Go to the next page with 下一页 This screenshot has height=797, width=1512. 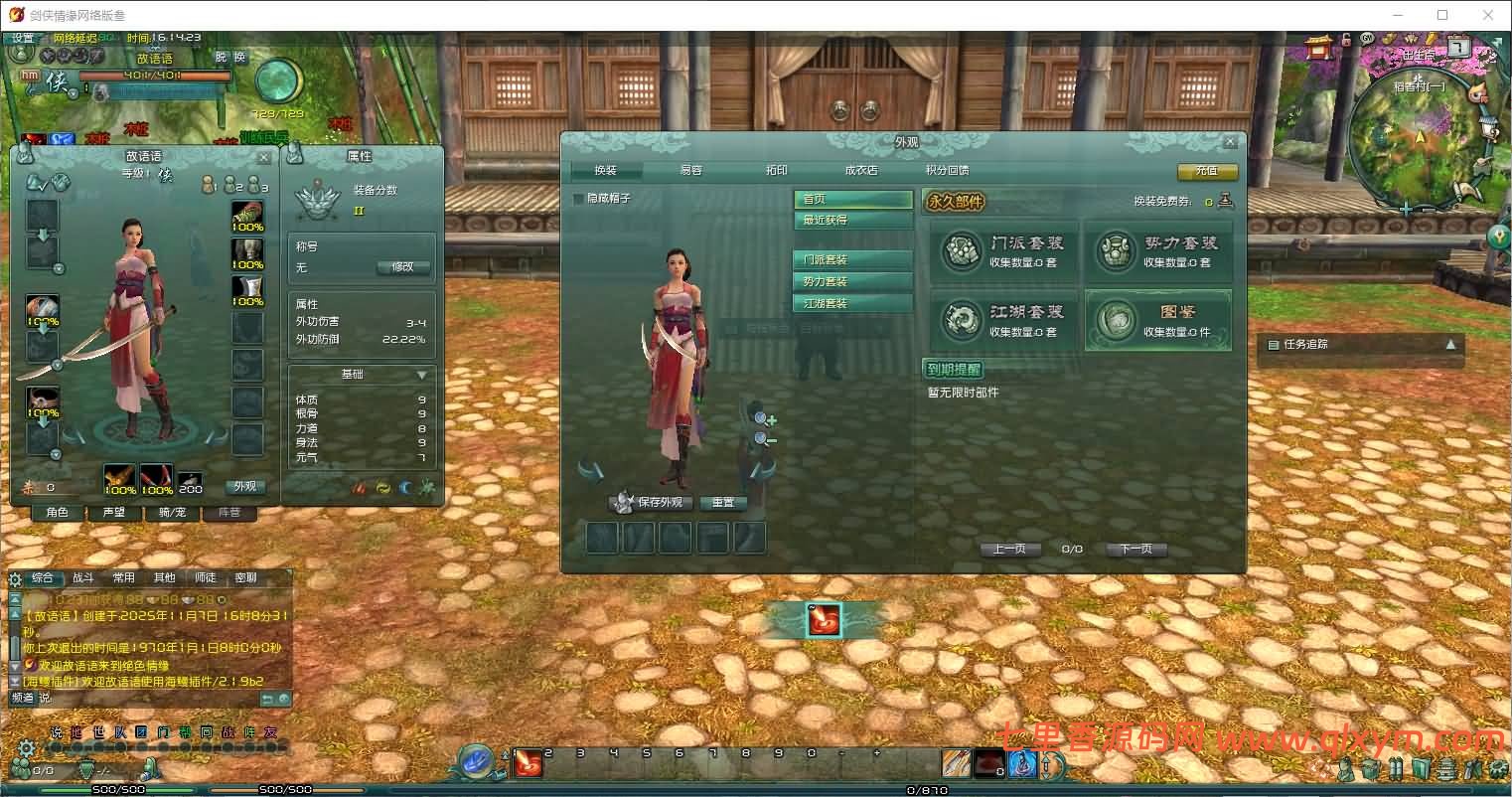(1135, 549)
